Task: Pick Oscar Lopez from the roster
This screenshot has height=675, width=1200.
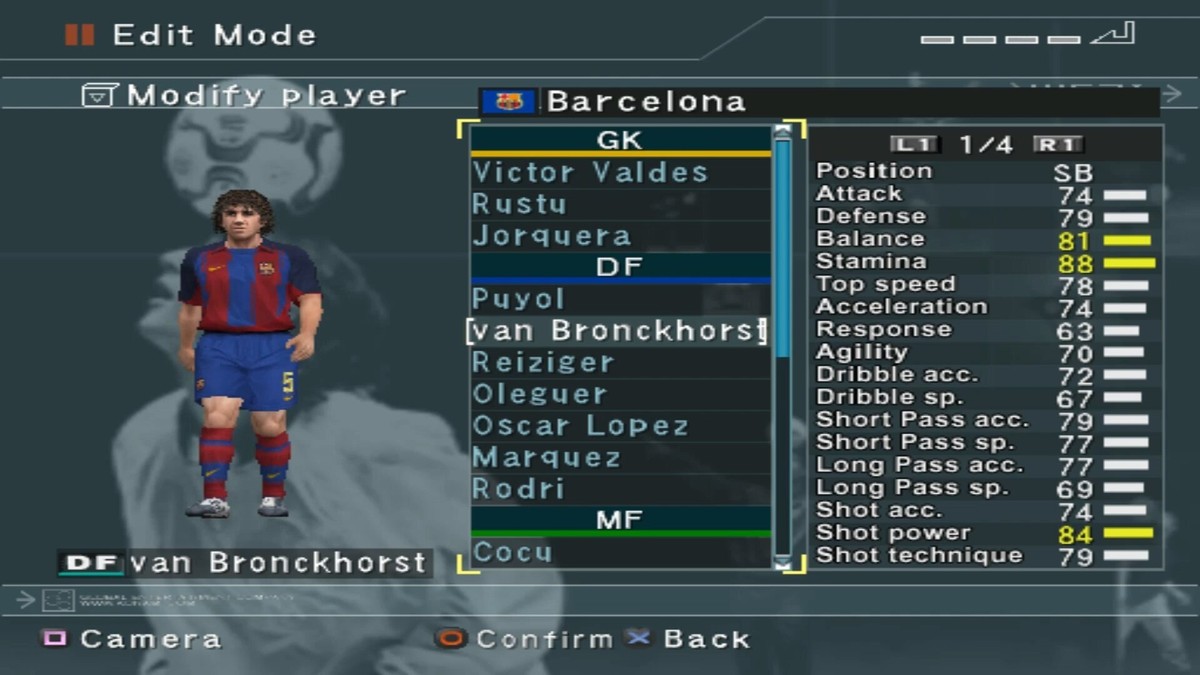Action: 581,426
